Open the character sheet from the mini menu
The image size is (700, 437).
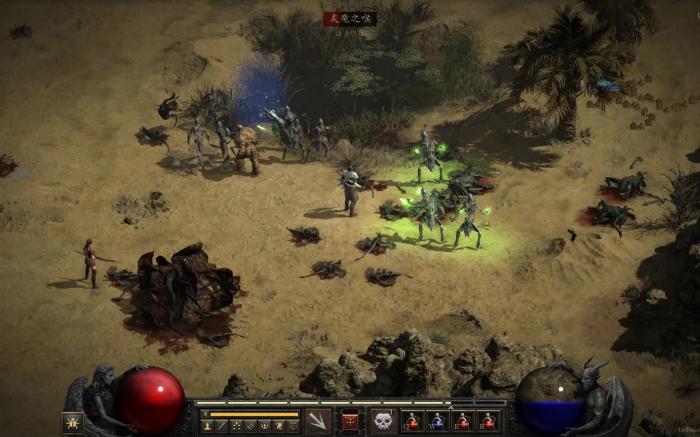(x=207, y=426)
